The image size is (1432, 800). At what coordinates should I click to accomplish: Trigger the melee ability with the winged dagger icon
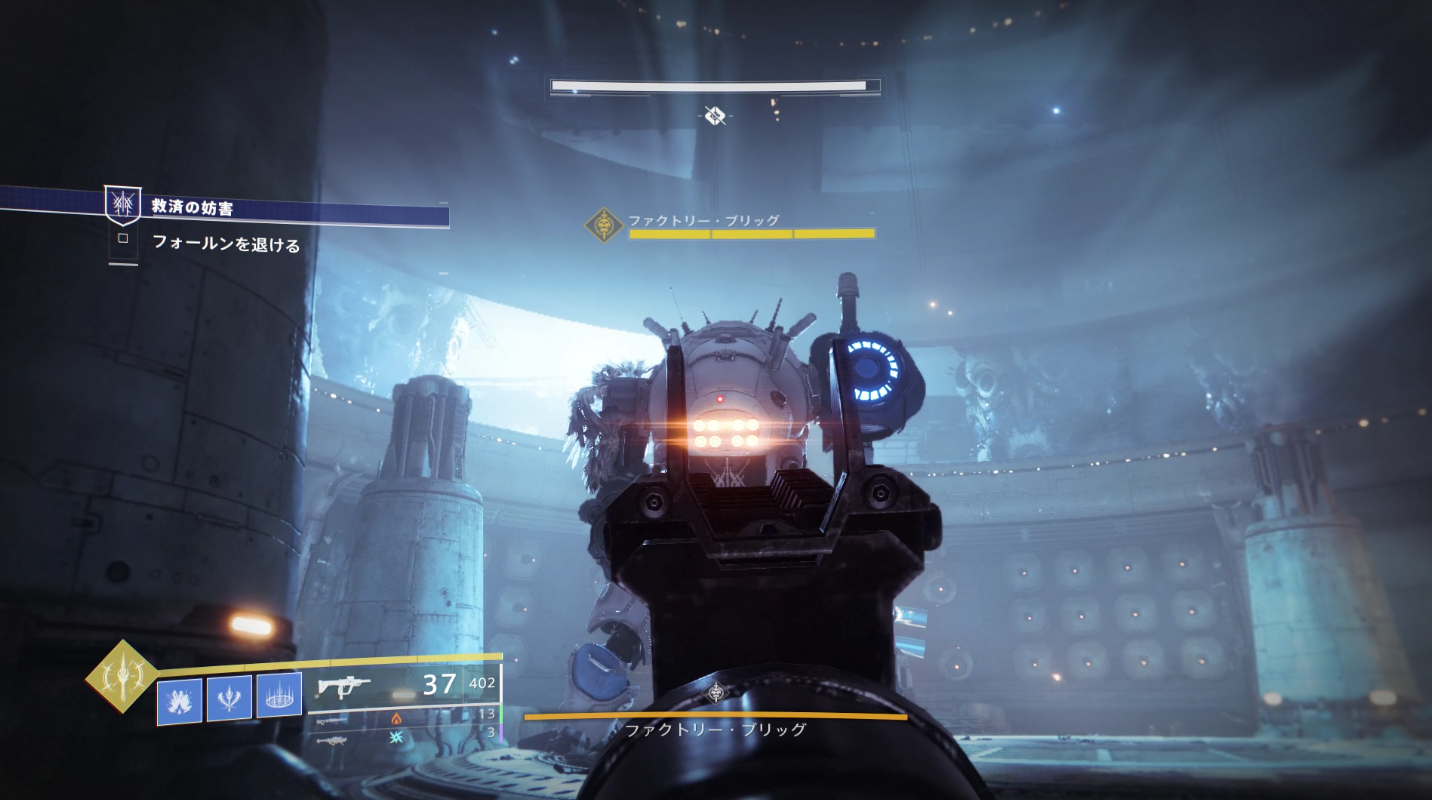click(x=229, y=697)
